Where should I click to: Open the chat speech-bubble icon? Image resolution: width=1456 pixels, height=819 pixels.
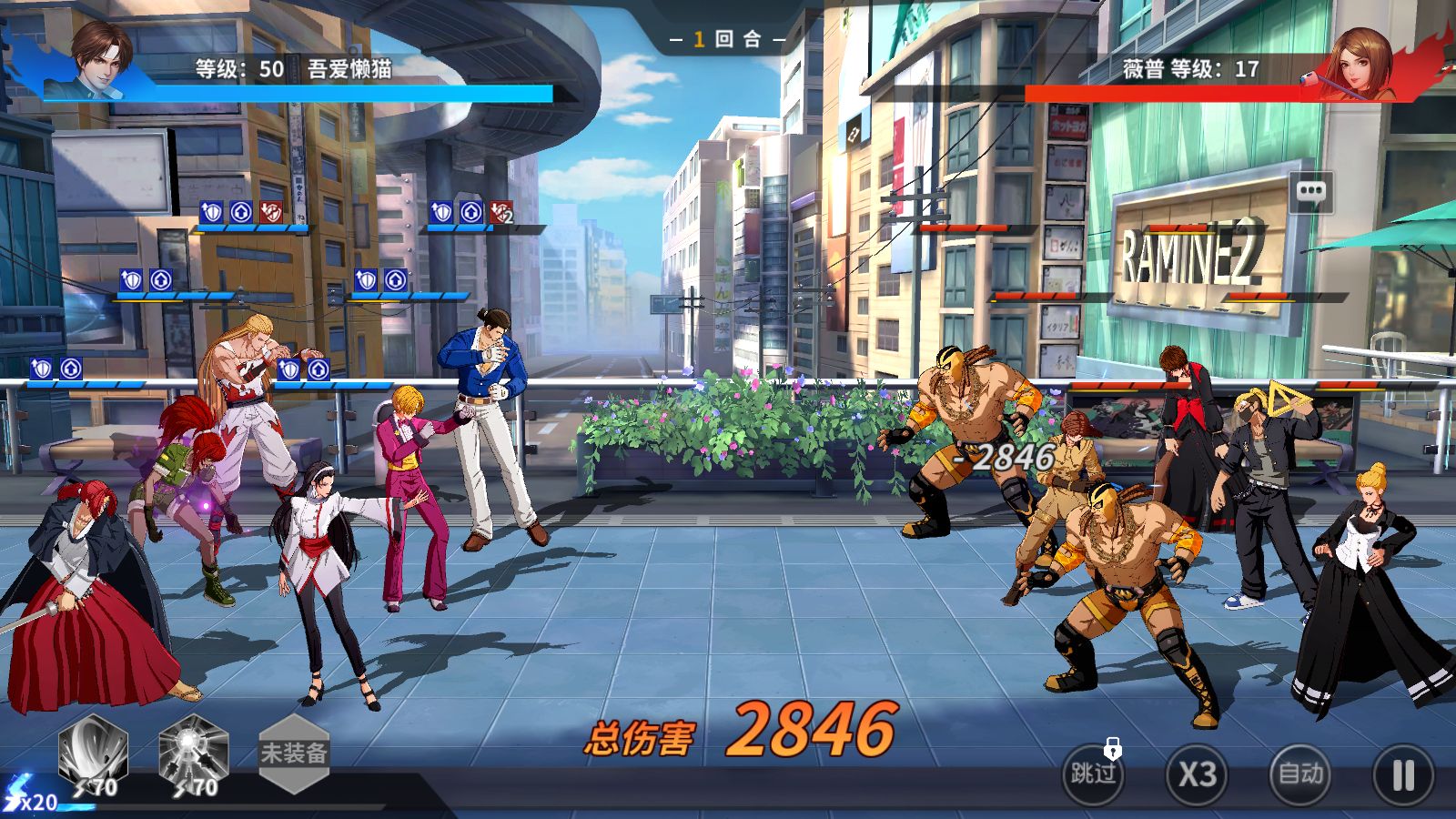click(x=1310, y=191)
